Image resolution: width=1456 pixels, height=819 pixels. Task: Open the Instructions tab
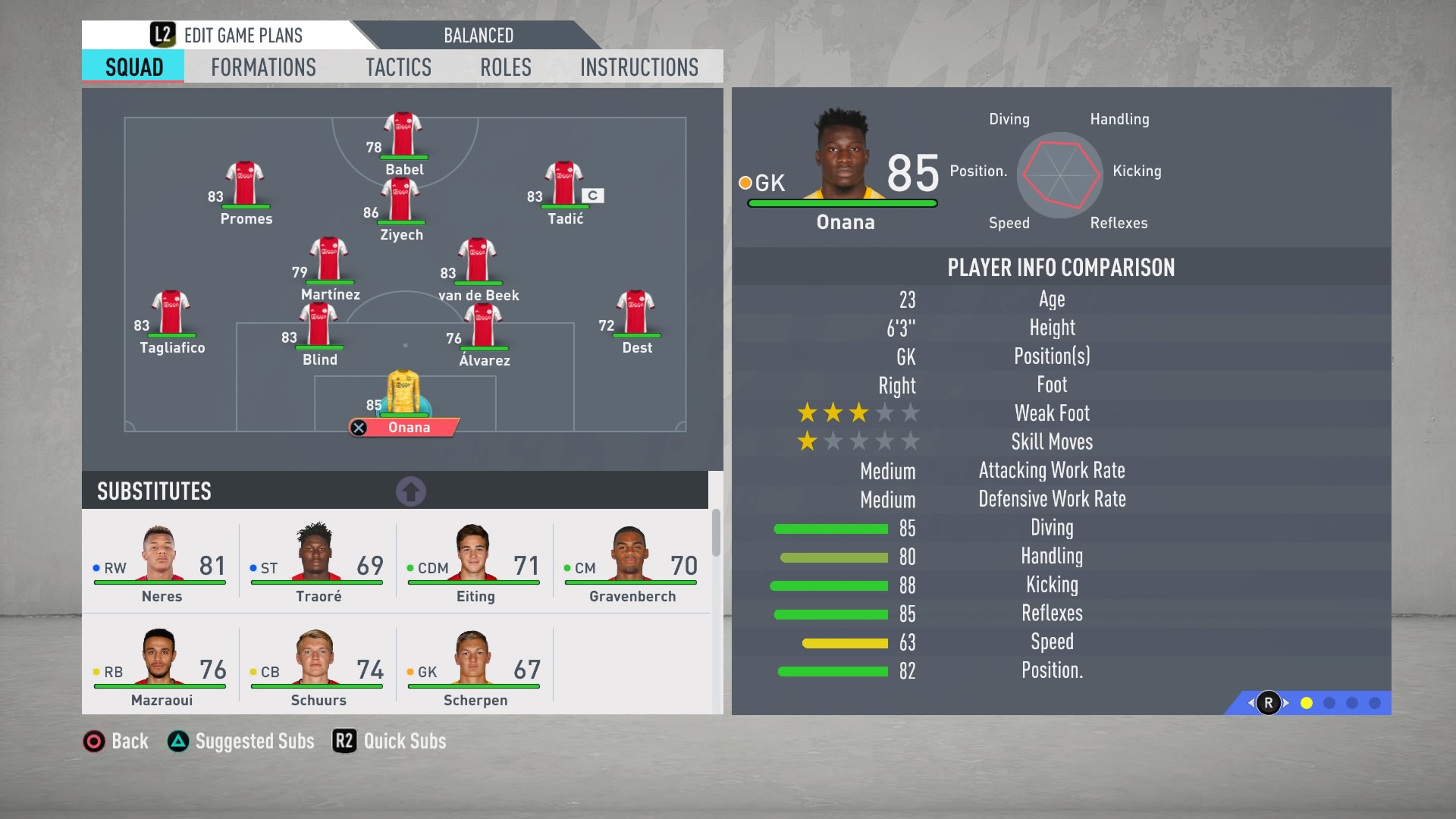pyautogui.click(x=639, y=67)
